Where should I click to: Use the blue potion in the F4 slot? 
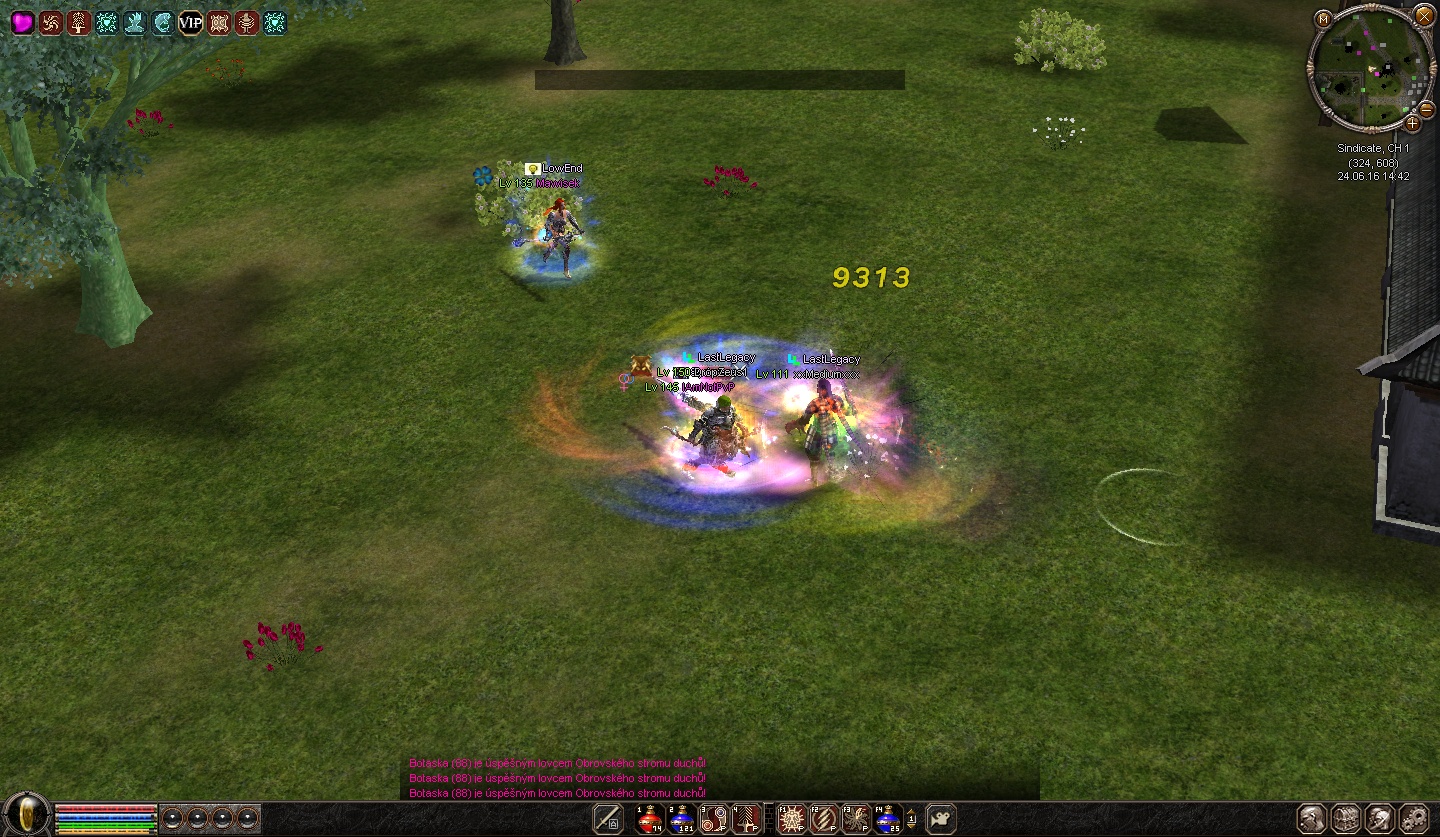pos(888,819)
